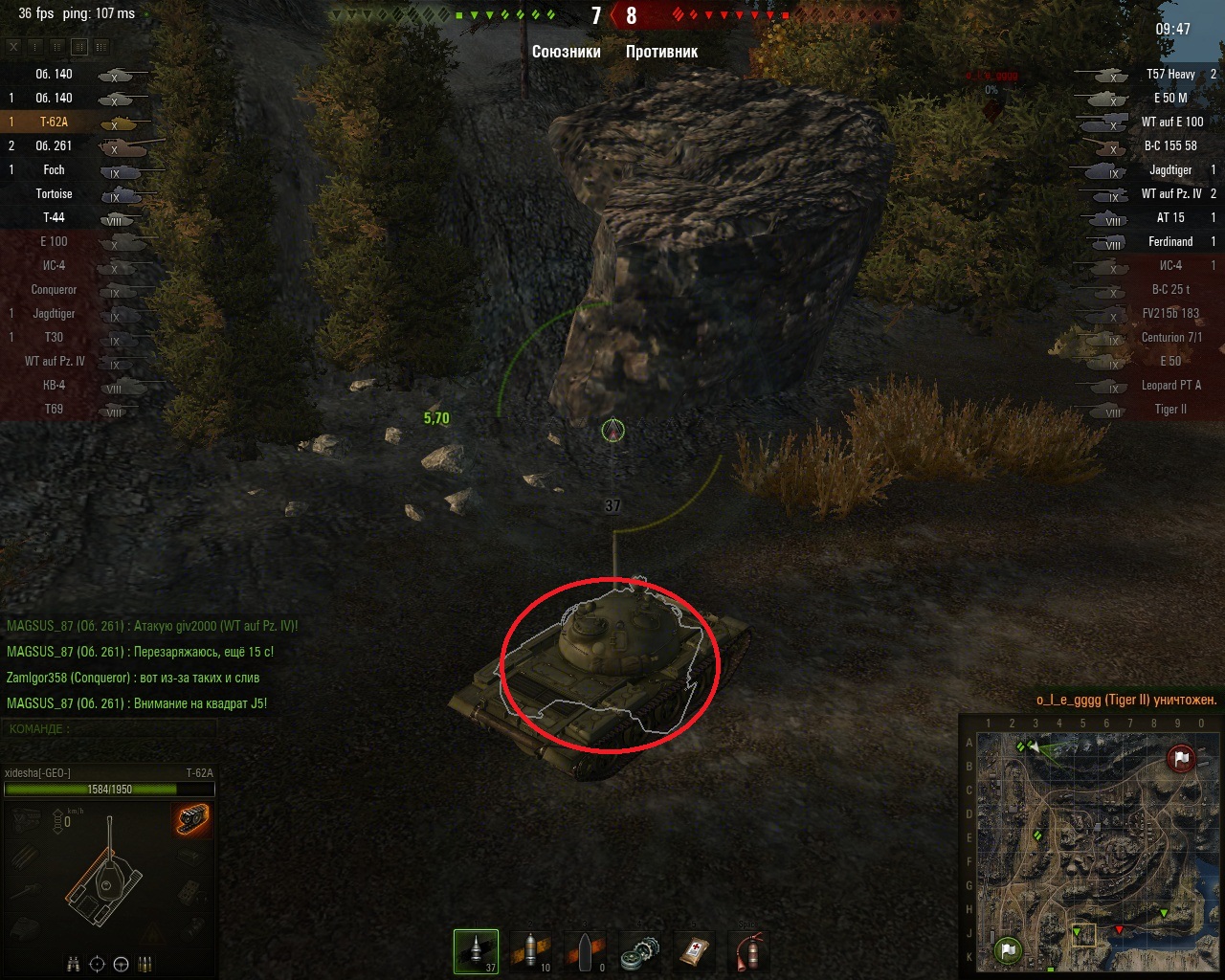This screenshot has width=1225, height=980.
Task: Click the steering wheel driver icon
Action: coord(121,964)
